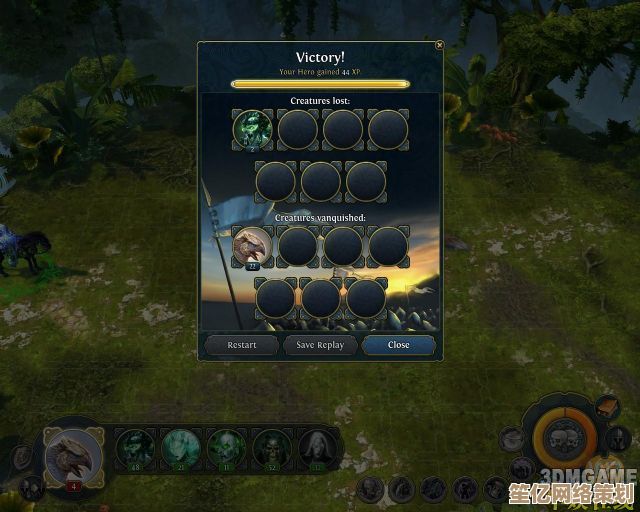This screenshot has width=640, height=512.
Task: Select the vanquished griffin creature portrait
Action: click(x=253, y=246)
